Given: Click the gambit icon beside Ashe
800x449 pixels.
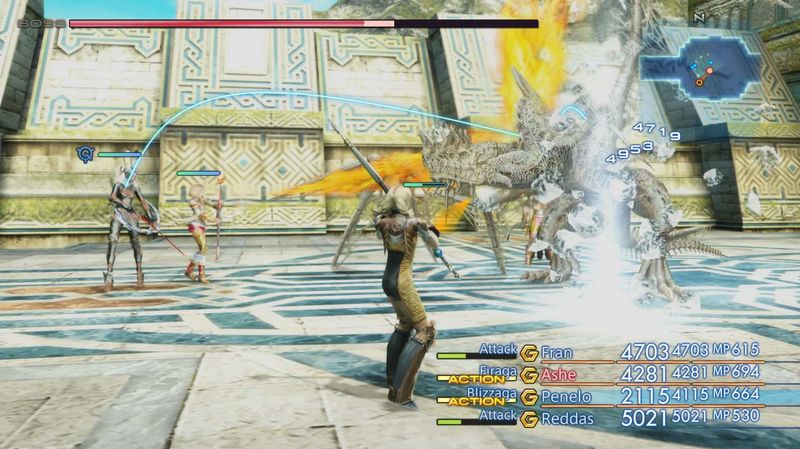Looking at the screenshot, I should (528, 375).
